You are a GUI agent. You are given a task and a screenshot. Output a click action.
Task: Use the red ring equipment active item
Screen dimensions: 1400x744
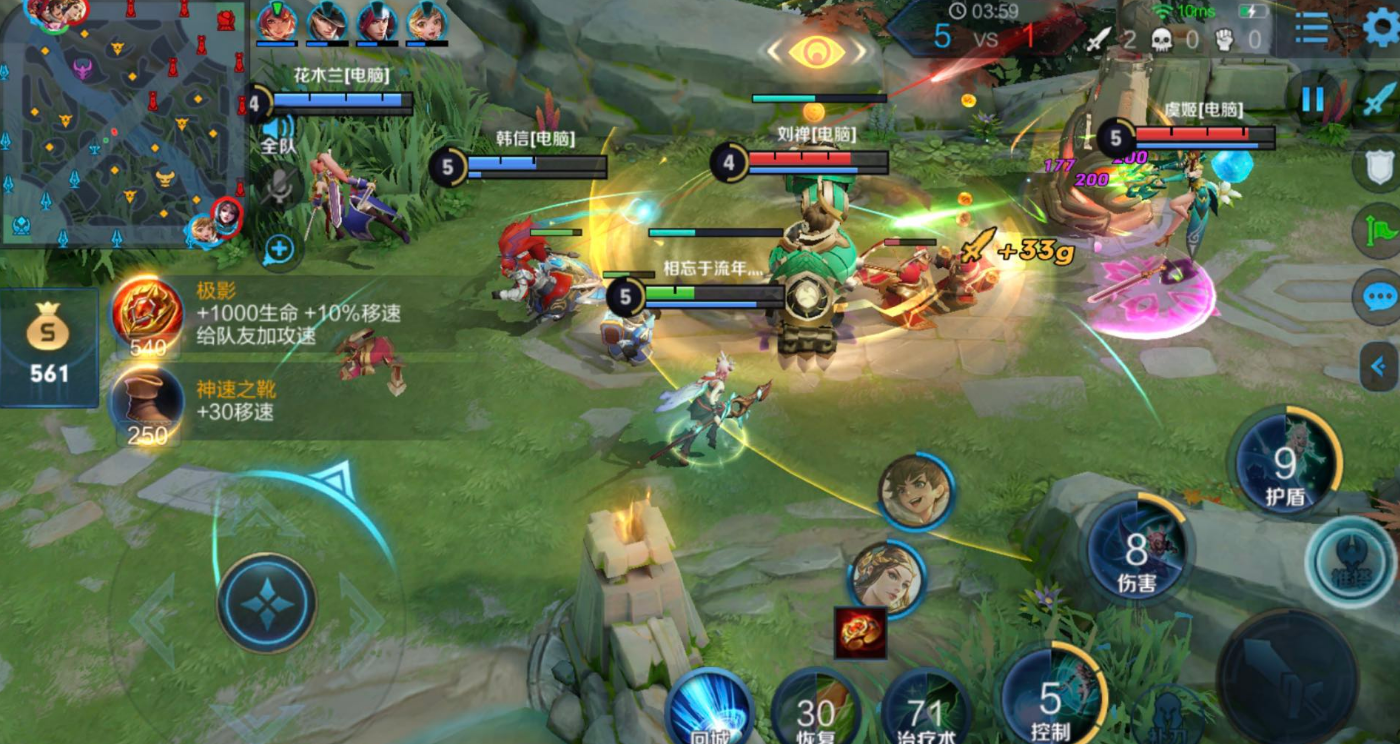tap(860, 632)
